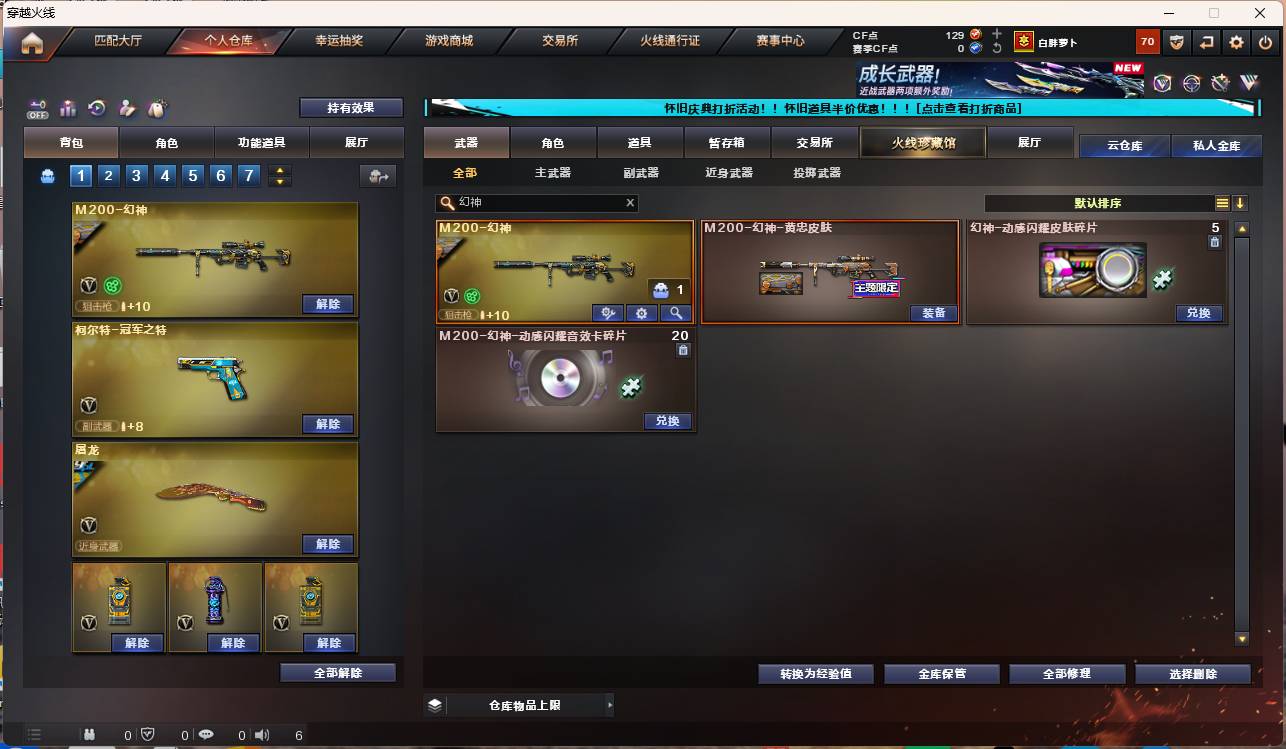
Task: Click 兑换 on the 动感闪耀皮肤碎片 card
Action: (1198, 313)
